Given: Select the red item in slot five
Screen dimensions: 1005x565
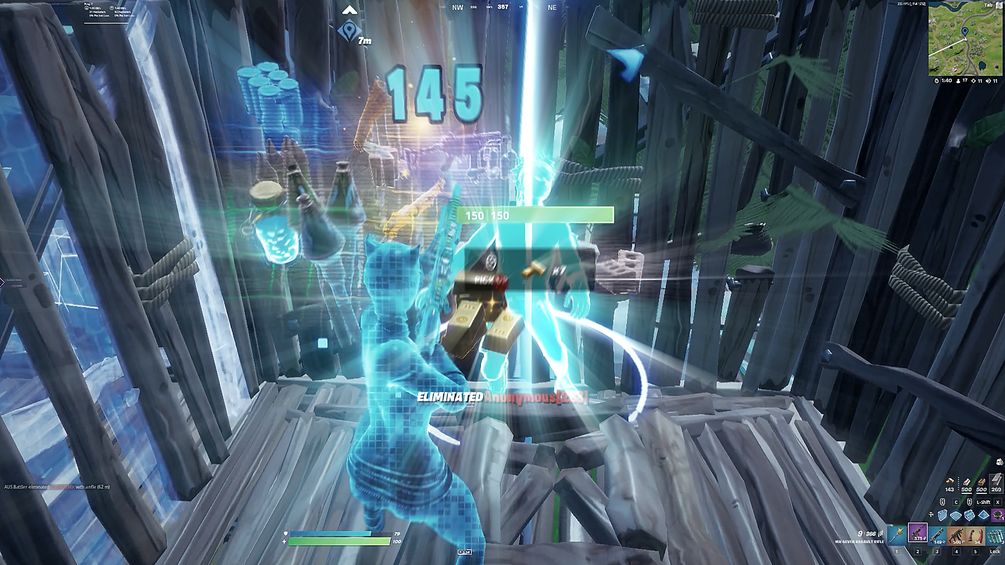Looking at the screenshot, I should tap(975, 536).
